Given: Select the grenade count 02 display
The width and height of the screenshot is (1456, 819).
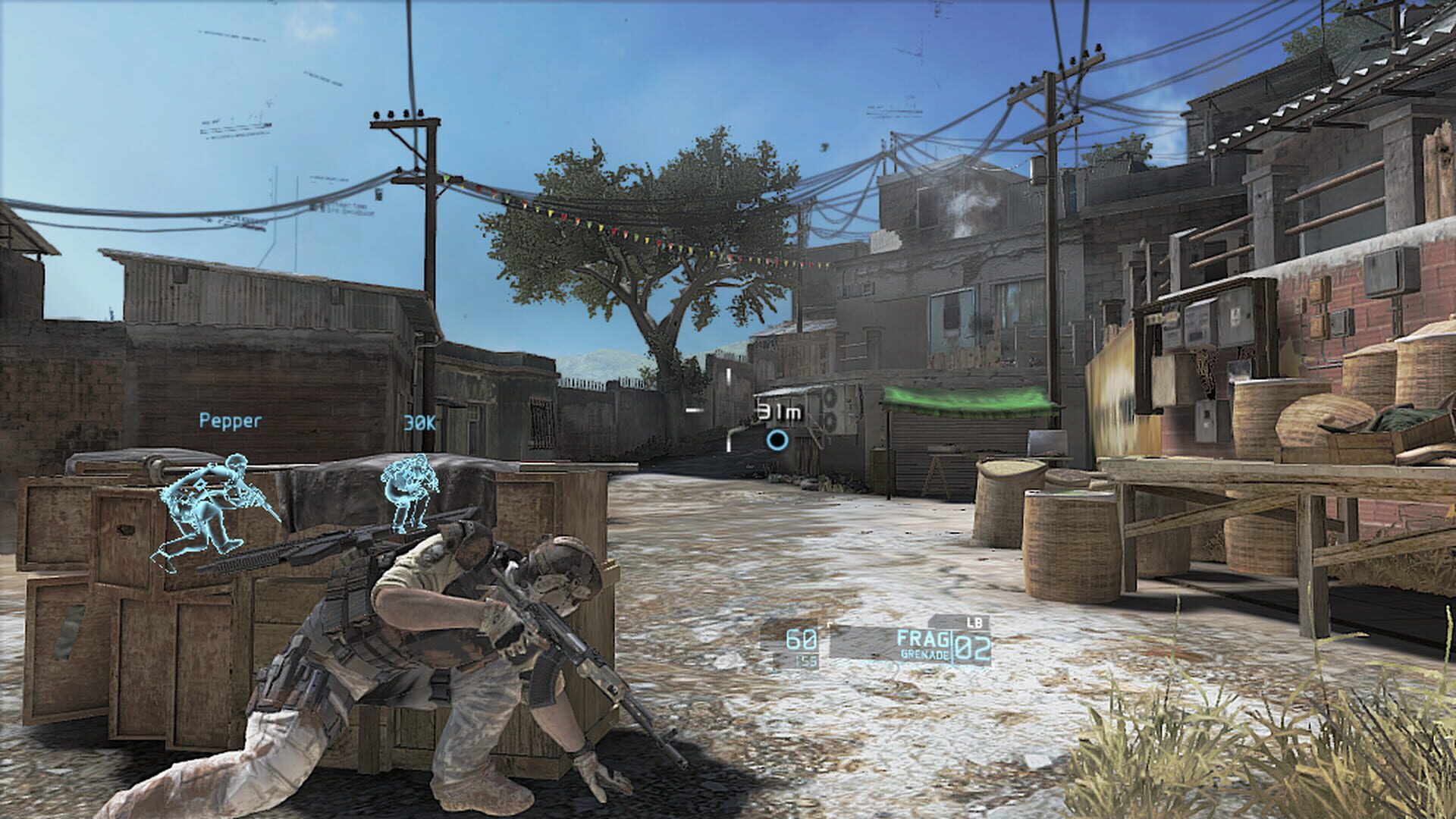Looking at the screenshot, I should (x=973, y=646).
